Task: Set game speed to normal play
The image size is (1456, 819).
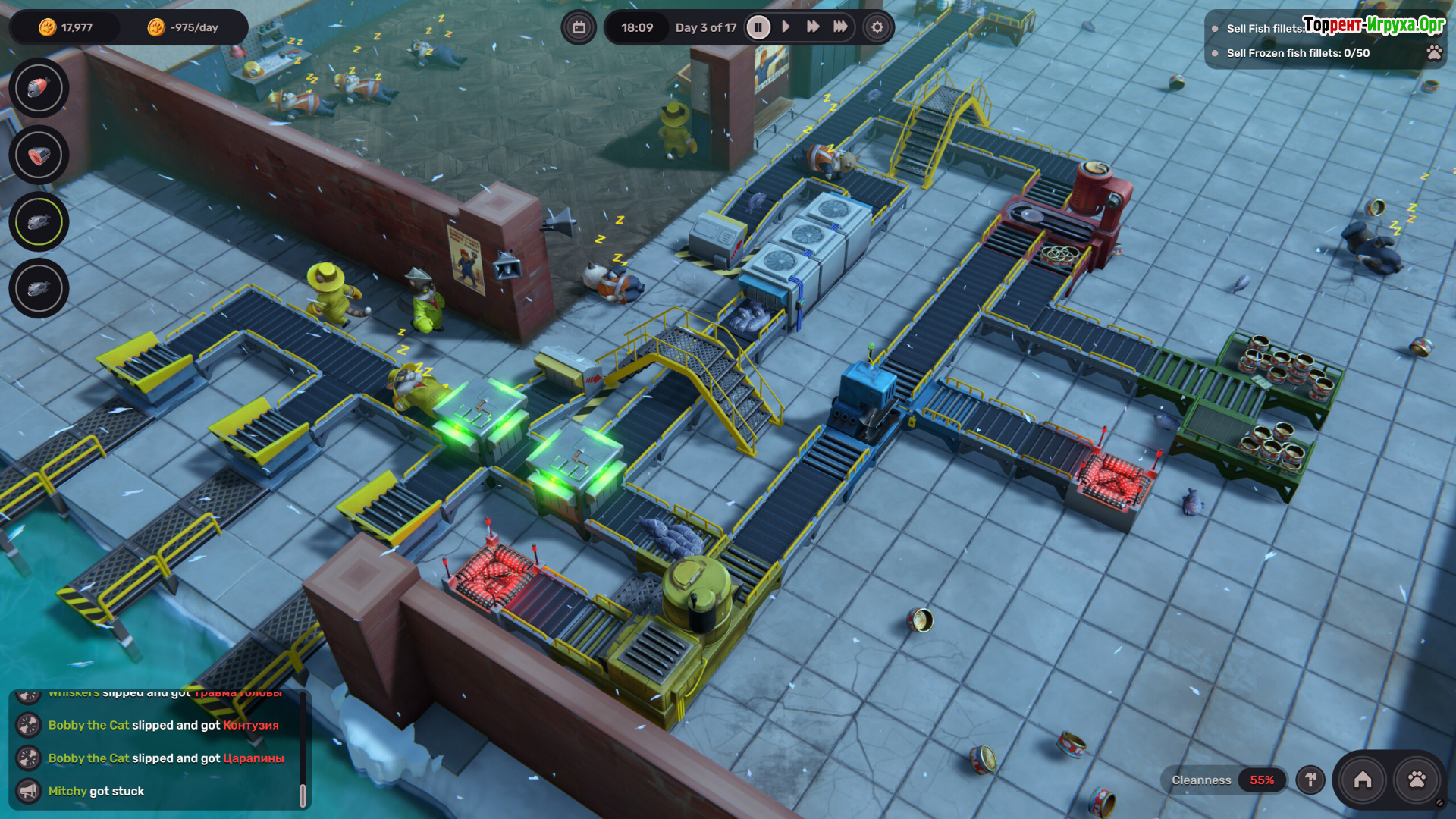Action: [x=786, y=27]
